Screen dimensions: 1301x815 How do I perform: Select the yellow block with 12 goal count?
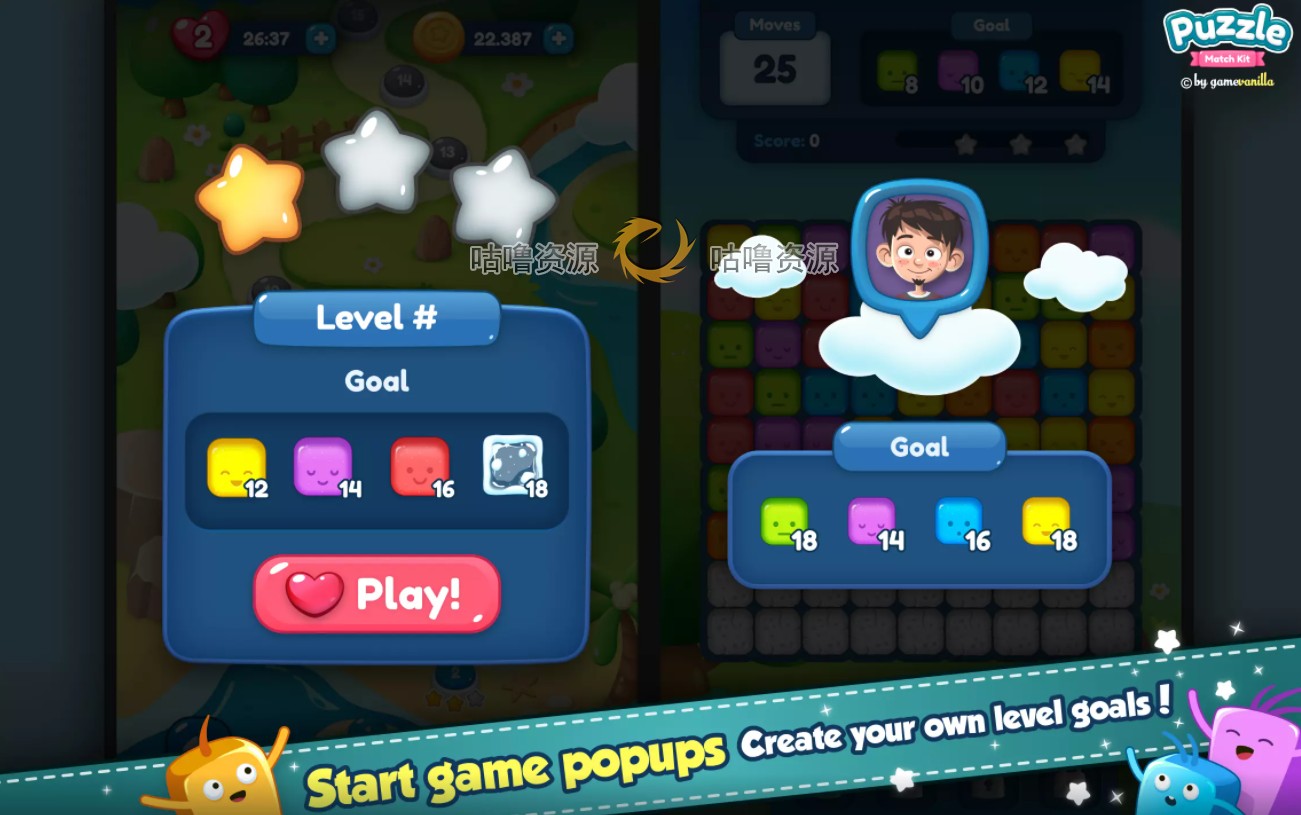[237, 466]
